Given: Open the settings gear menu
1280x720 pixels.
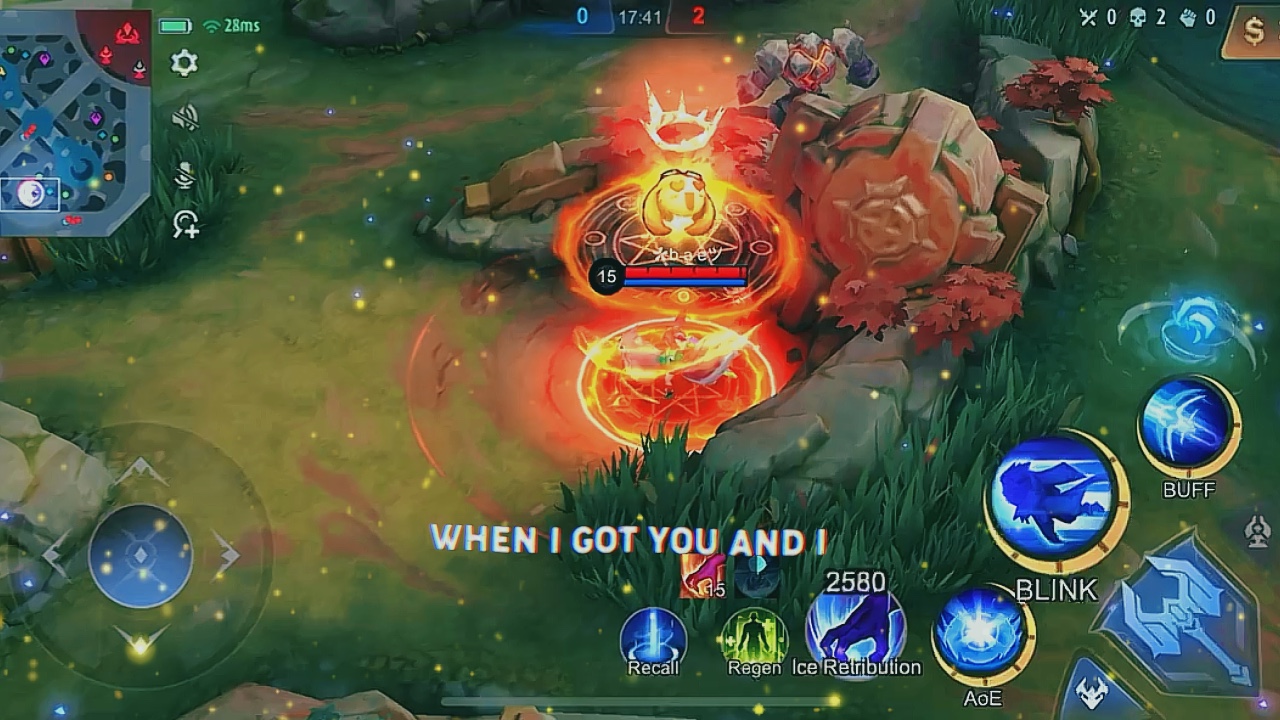Looking at the screenshot, I should [184, 64].
